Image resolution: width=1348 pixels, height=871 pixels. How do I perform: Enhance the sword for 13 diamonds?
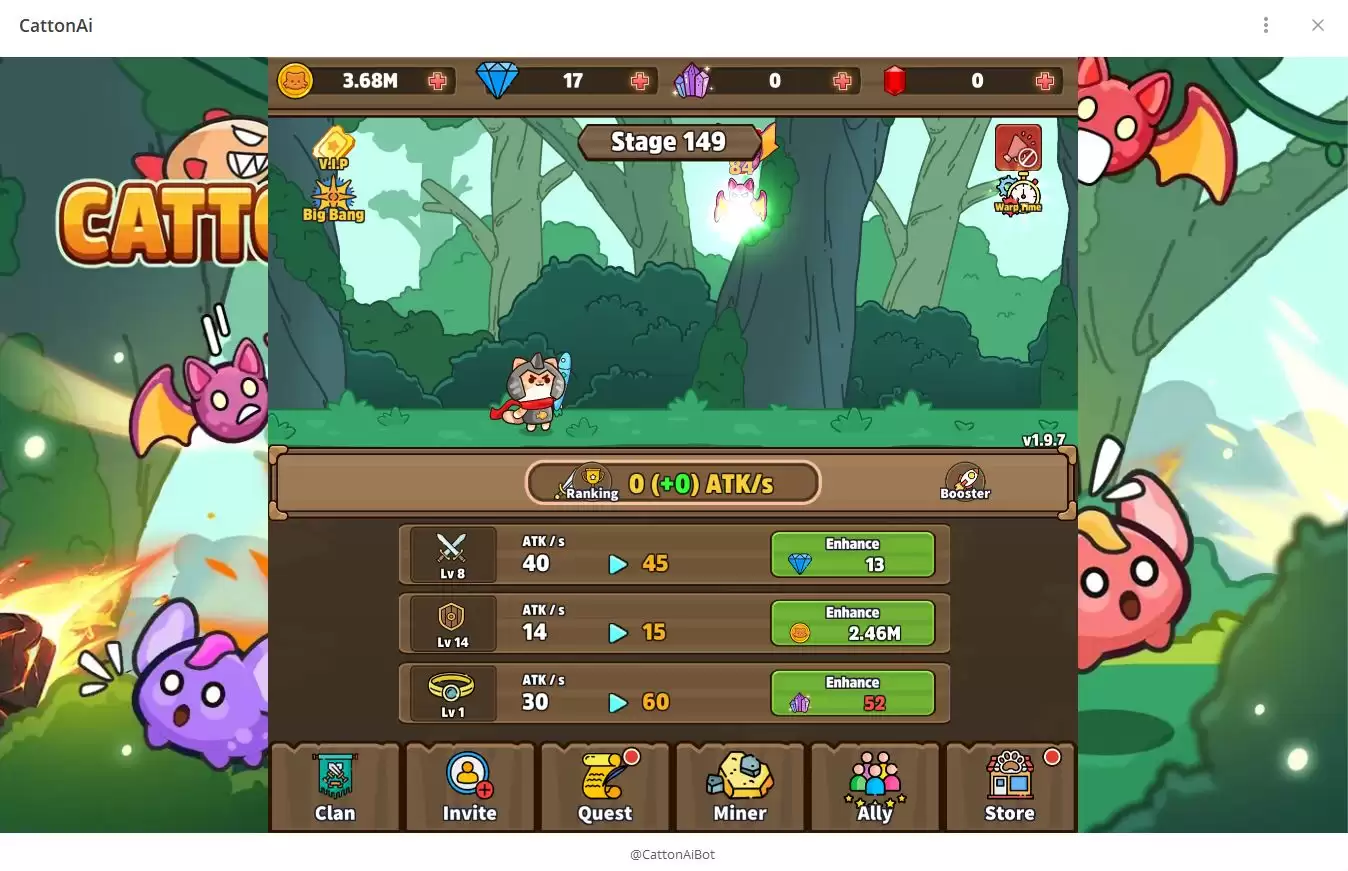click(x=852, y=554)
